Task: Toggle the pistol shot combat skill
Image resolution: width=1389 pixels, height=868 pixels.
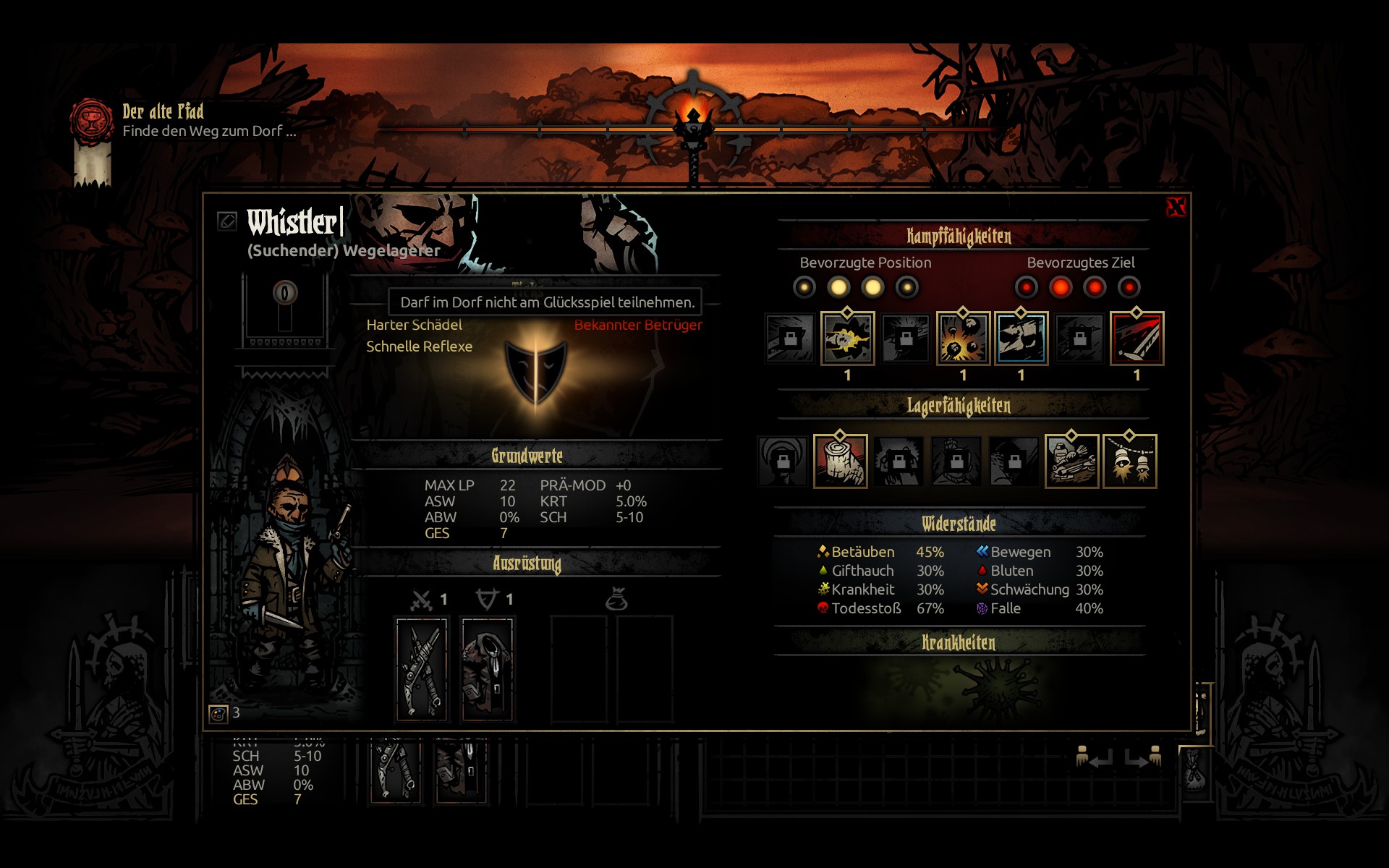Action: point(847,339)
